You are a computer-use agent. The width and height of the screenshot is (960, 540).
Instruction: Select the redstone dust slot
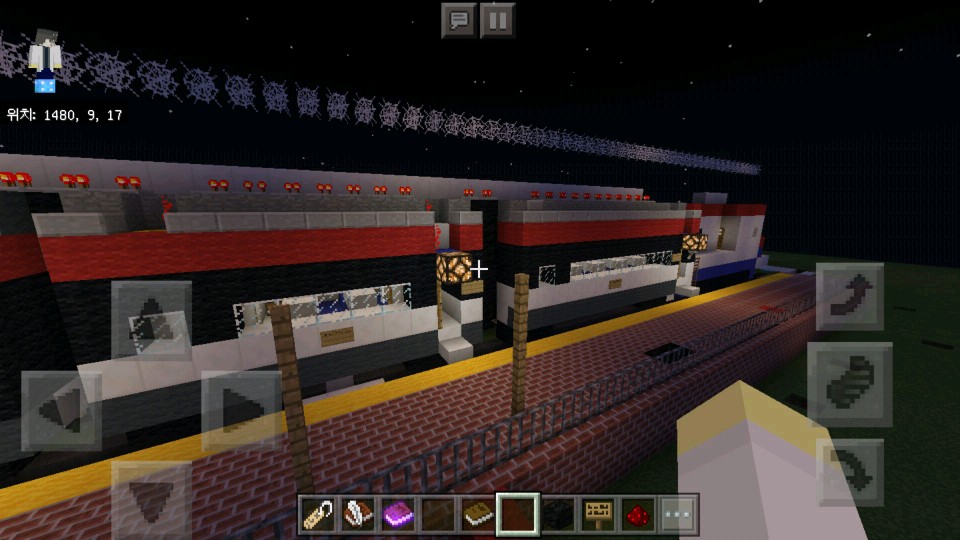pos(638,514)
